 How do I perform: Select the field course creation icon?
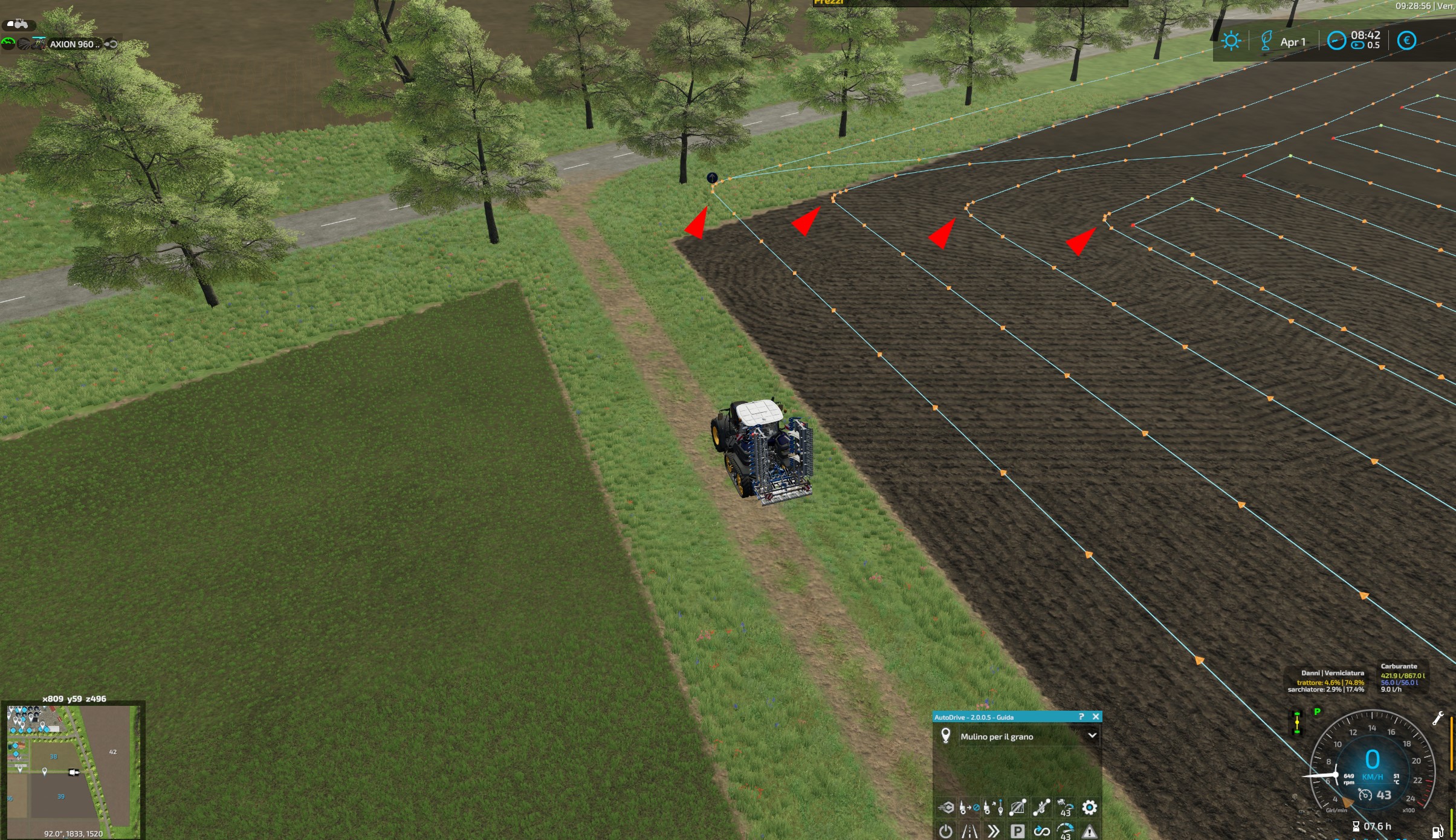tap(1018, 807)
